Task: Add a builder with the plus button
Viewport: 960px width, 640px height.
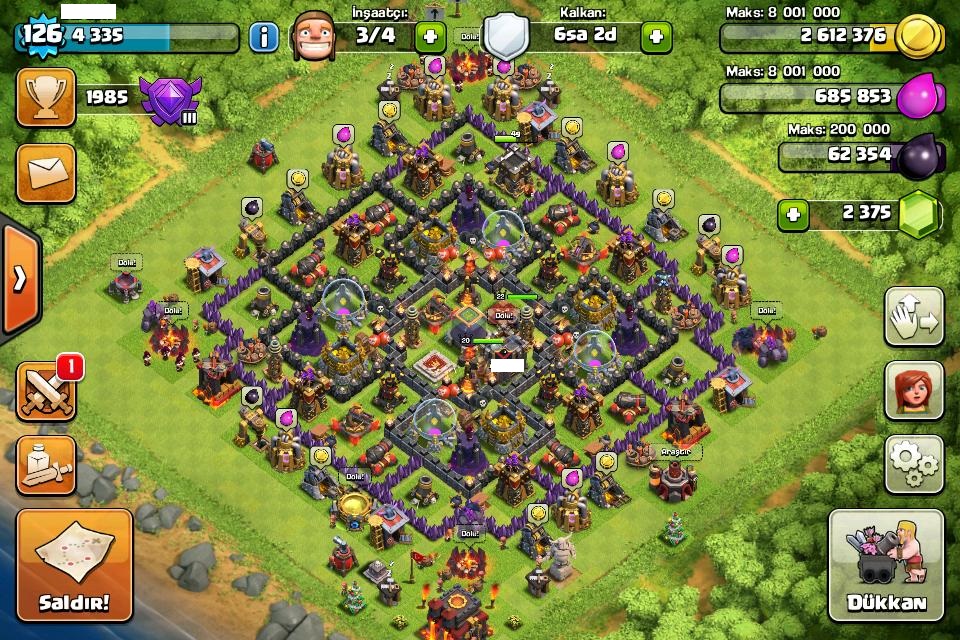Action: 430,37
